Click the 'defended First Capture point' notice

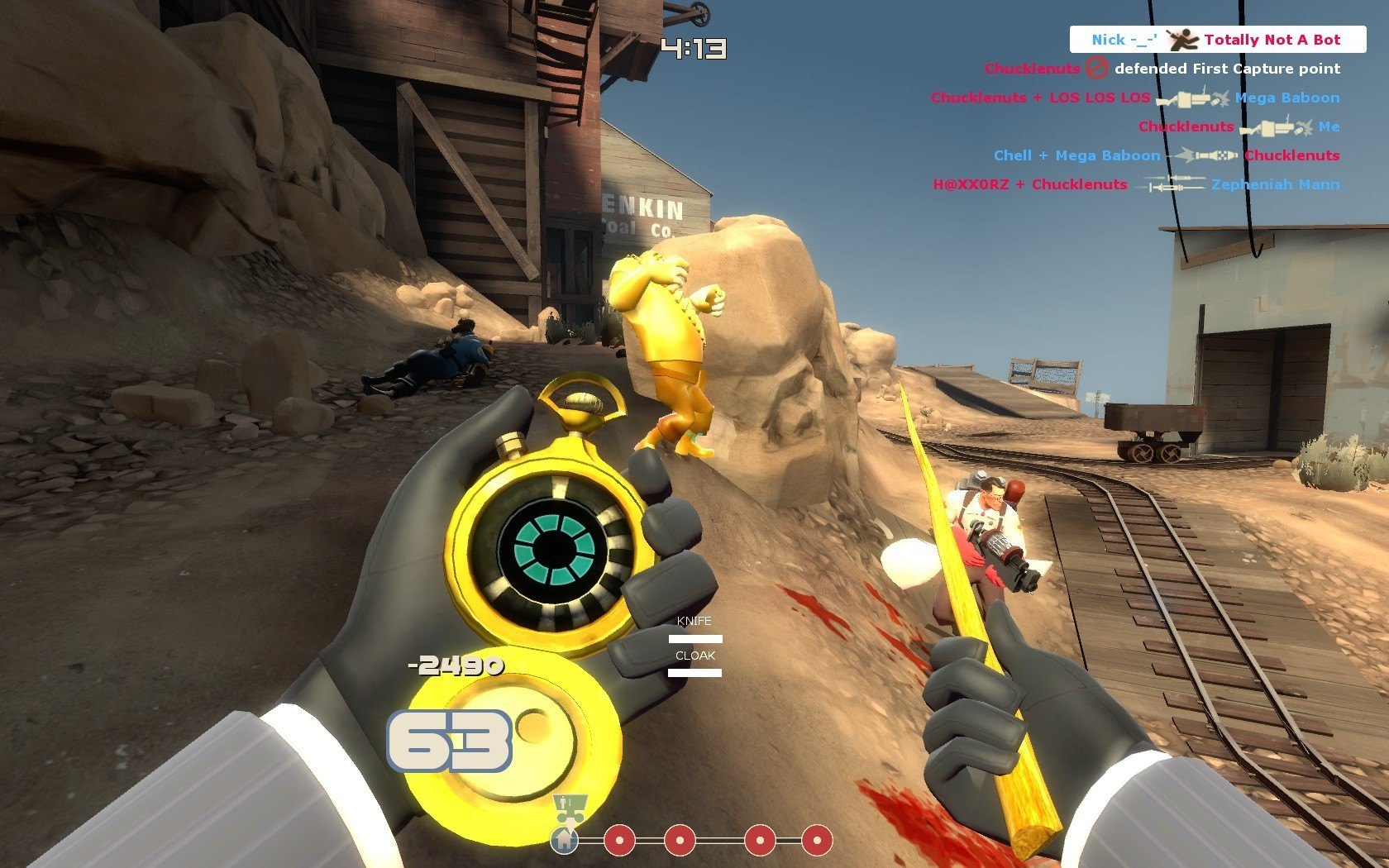pyautogui.click(x=1162, y=69)
